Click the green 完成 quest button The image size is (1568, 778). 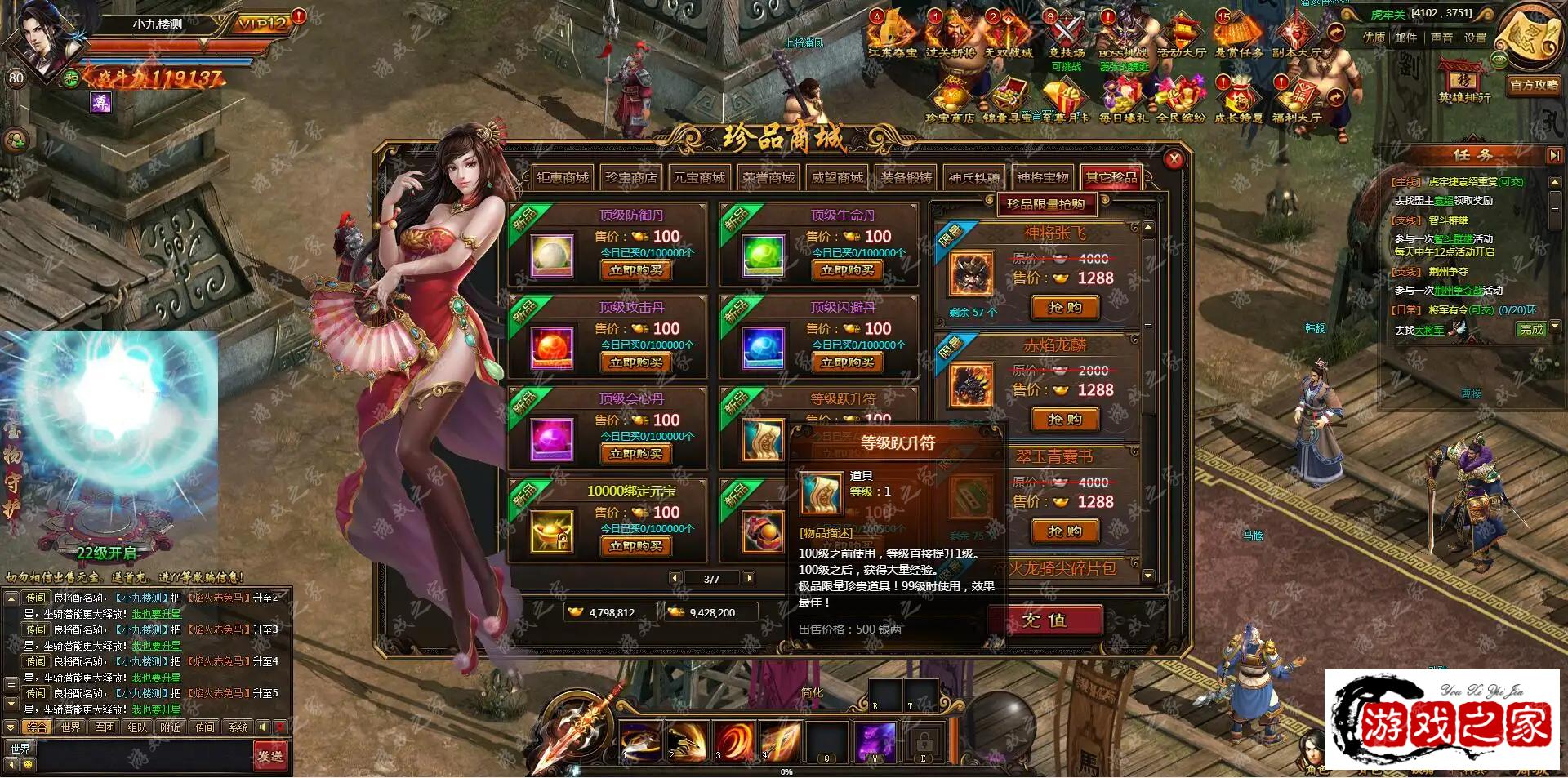[1531, 329]
